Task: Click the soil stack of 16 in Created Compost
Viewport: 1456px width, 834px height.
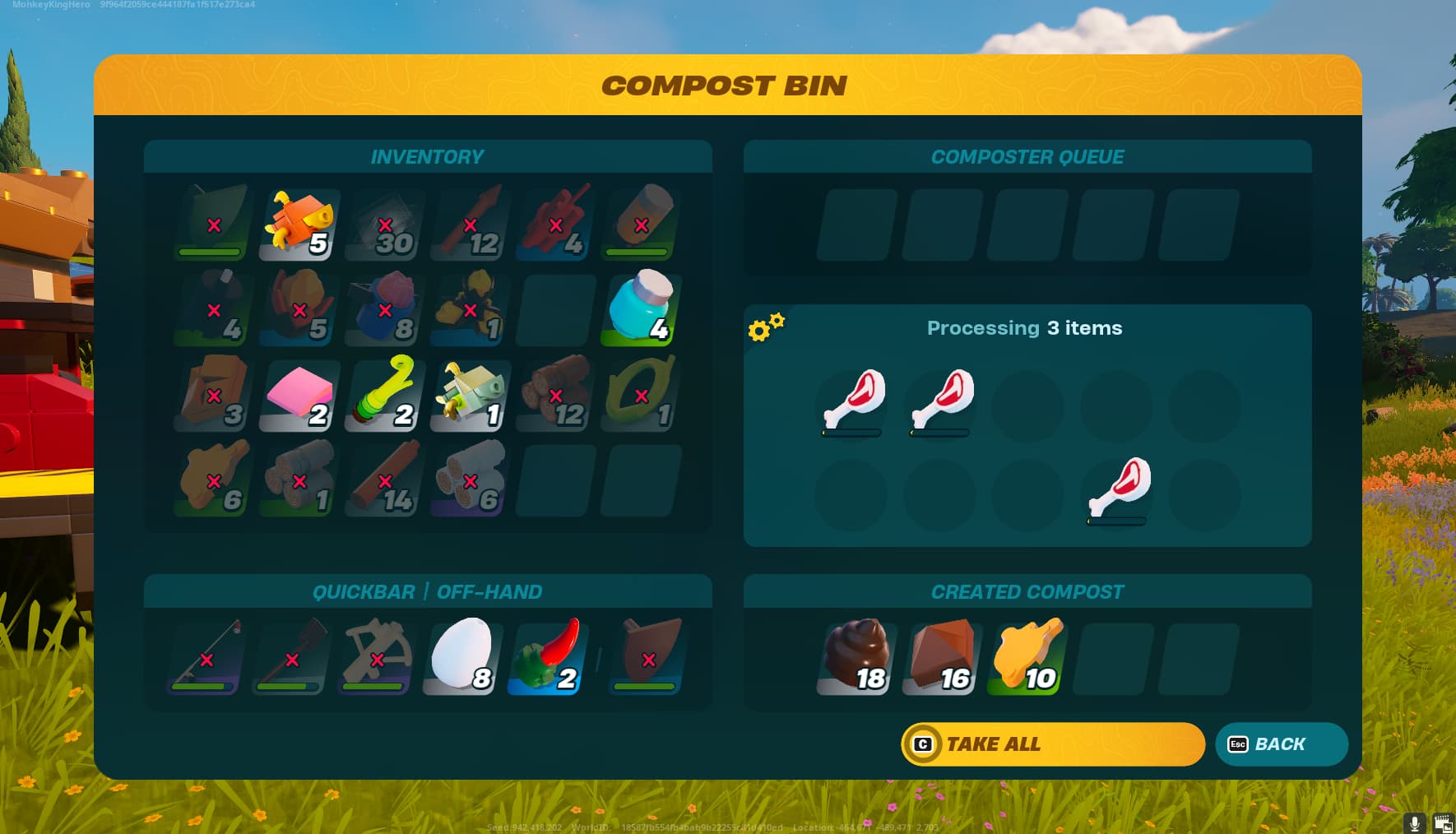Action: [940, 656]
